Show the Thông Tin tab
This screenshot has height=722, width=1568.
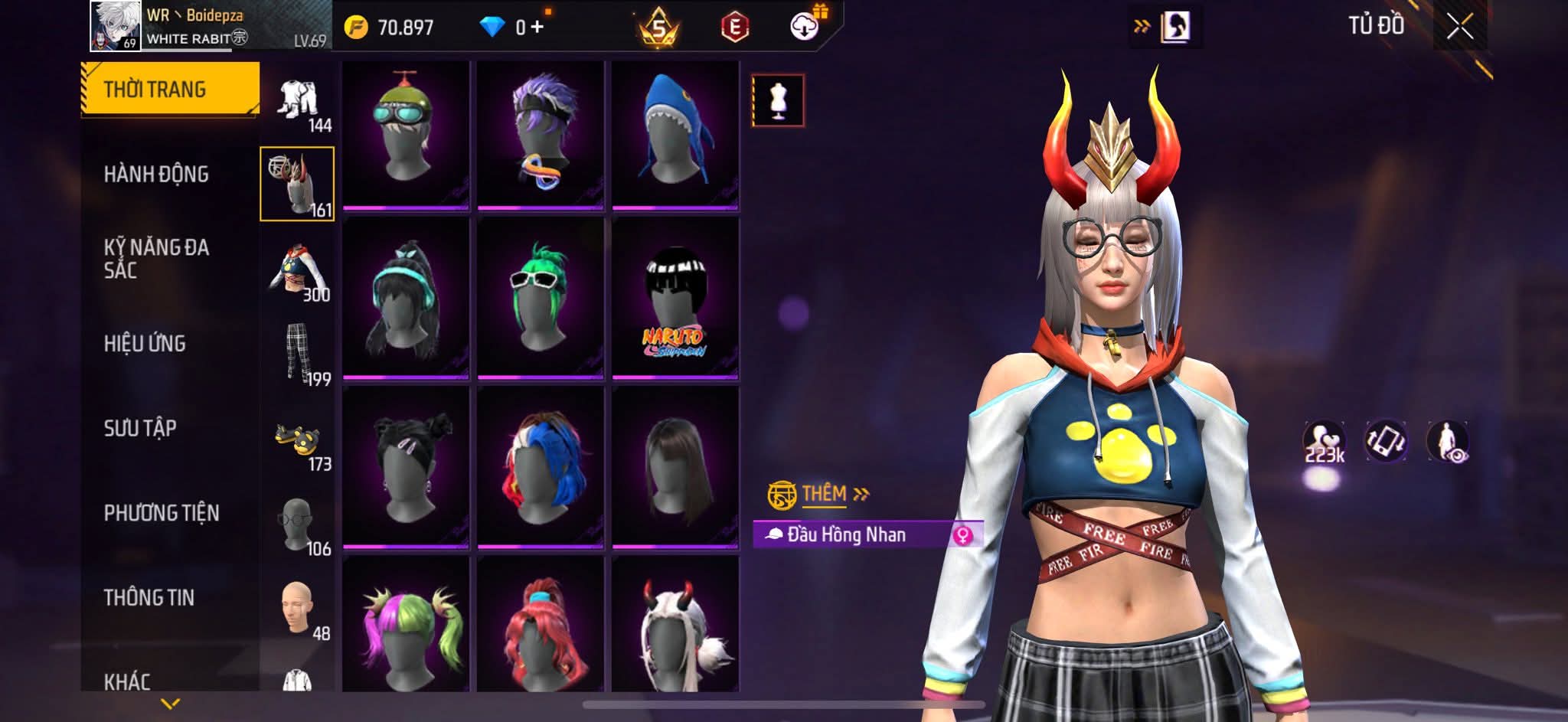pos(149,597)
